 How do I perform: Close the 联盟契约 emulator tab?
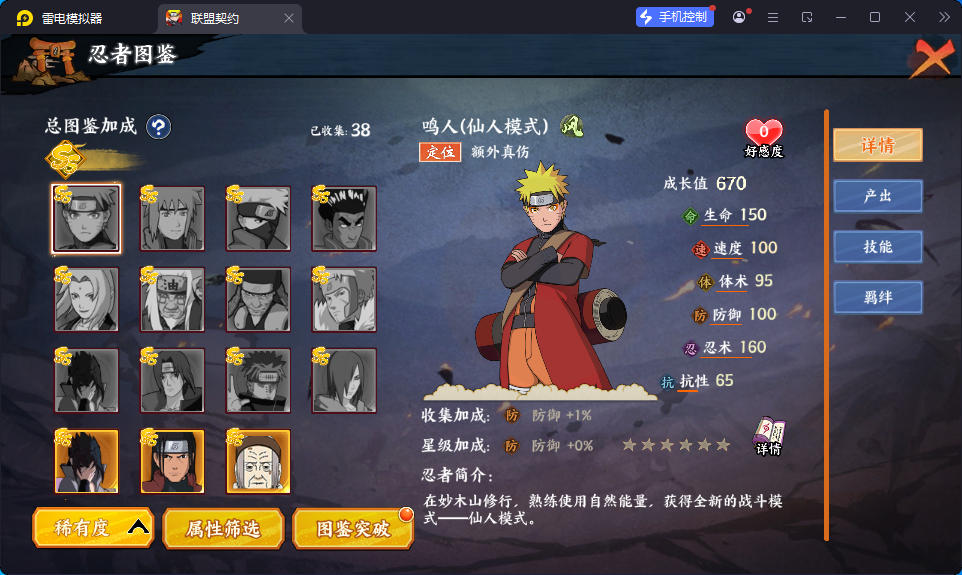(289, 18)
